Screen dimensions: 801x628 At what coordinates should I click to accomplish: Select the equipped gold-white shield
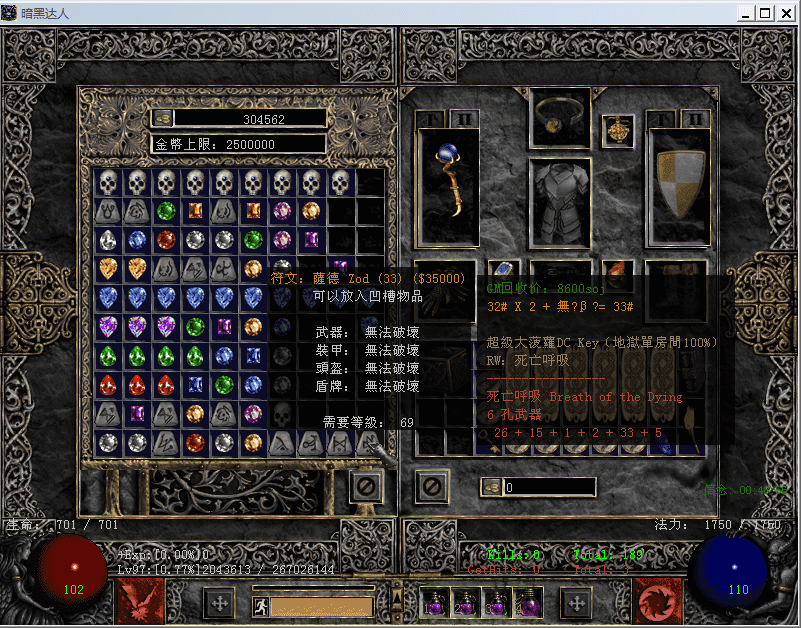679,187
